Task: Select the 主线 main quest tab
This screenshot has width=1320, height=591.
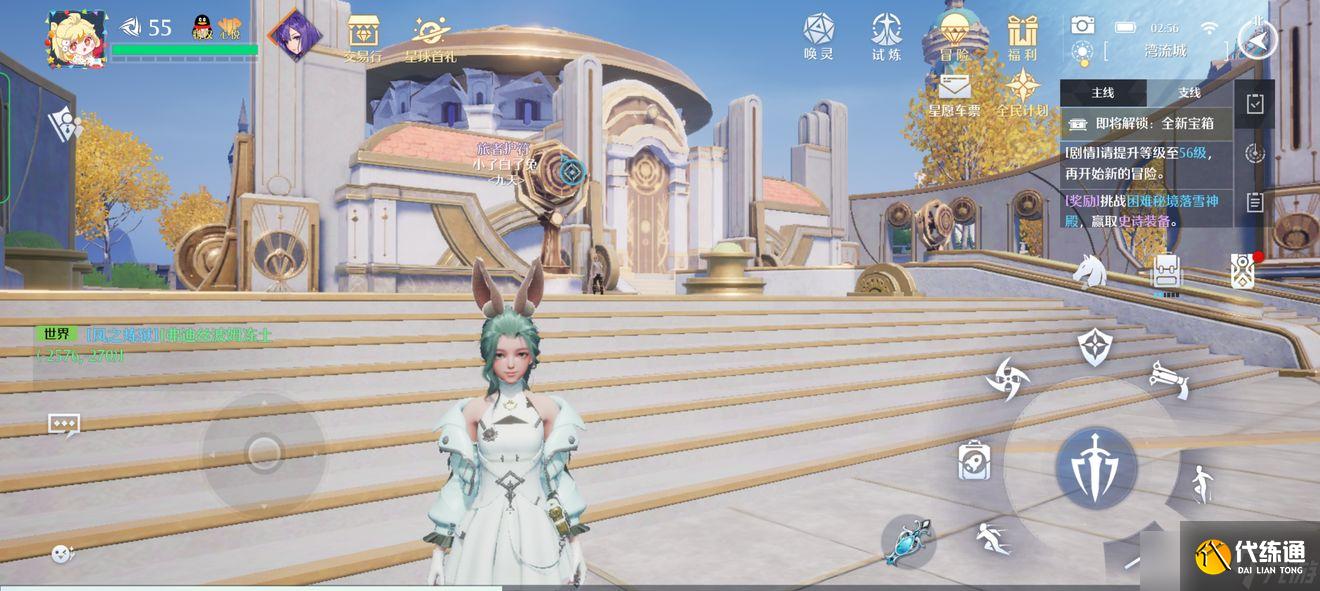Action: click(1103, 93)
